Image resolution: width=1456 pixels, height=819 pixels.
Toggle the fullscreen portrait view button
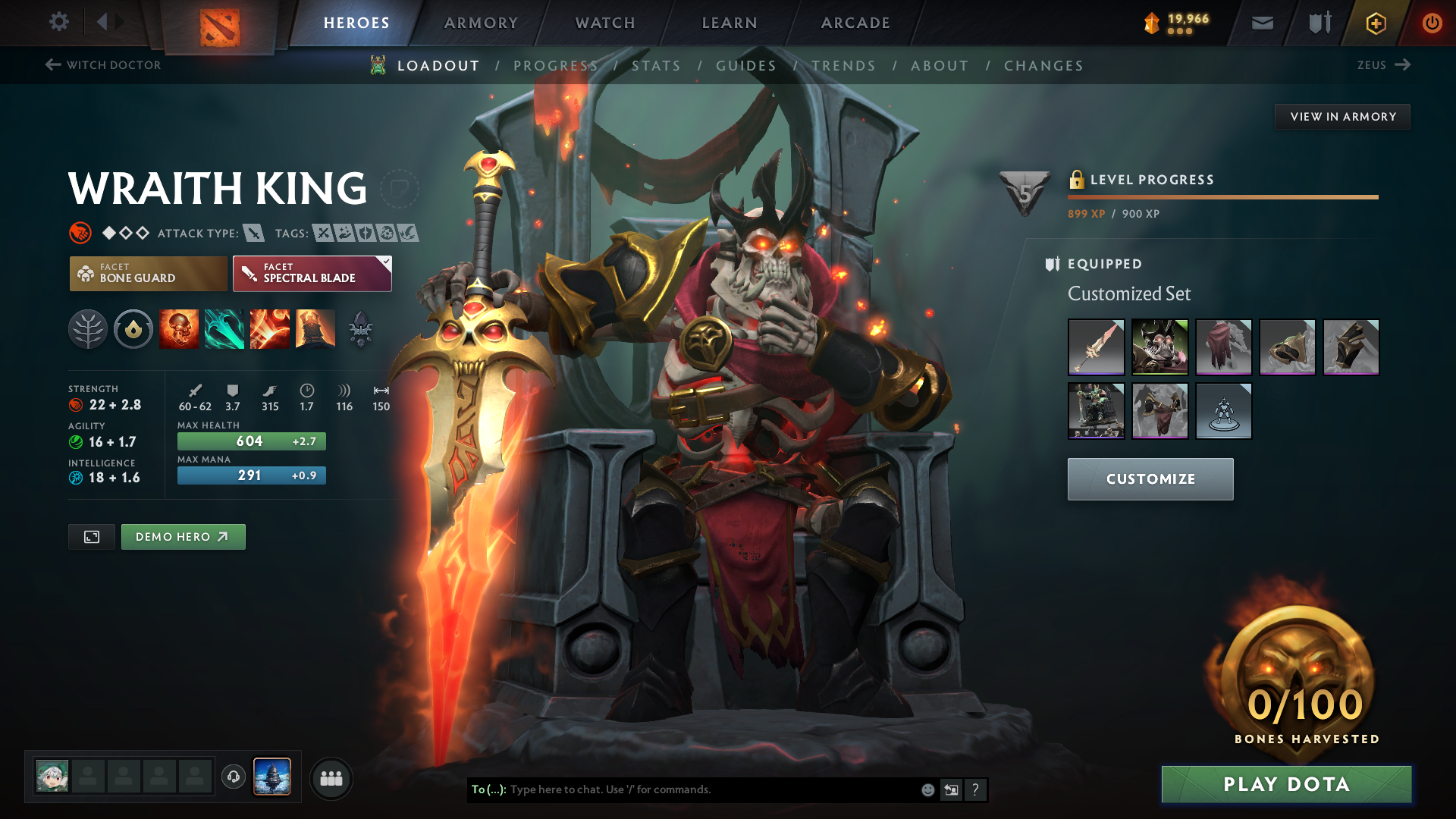pos(91,536)
